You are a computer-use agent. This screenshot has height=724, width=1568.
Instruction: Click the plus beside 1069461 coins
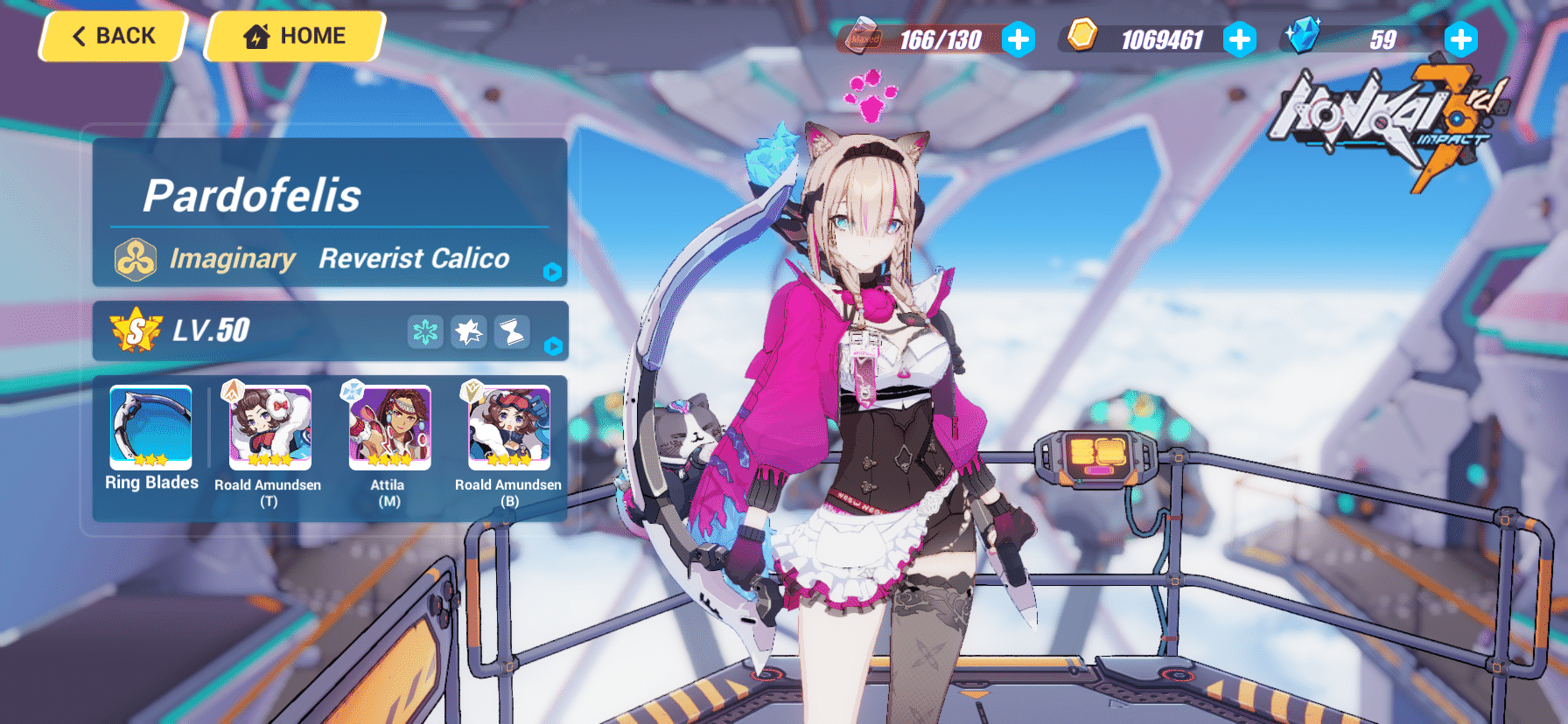click(1238, 39)
